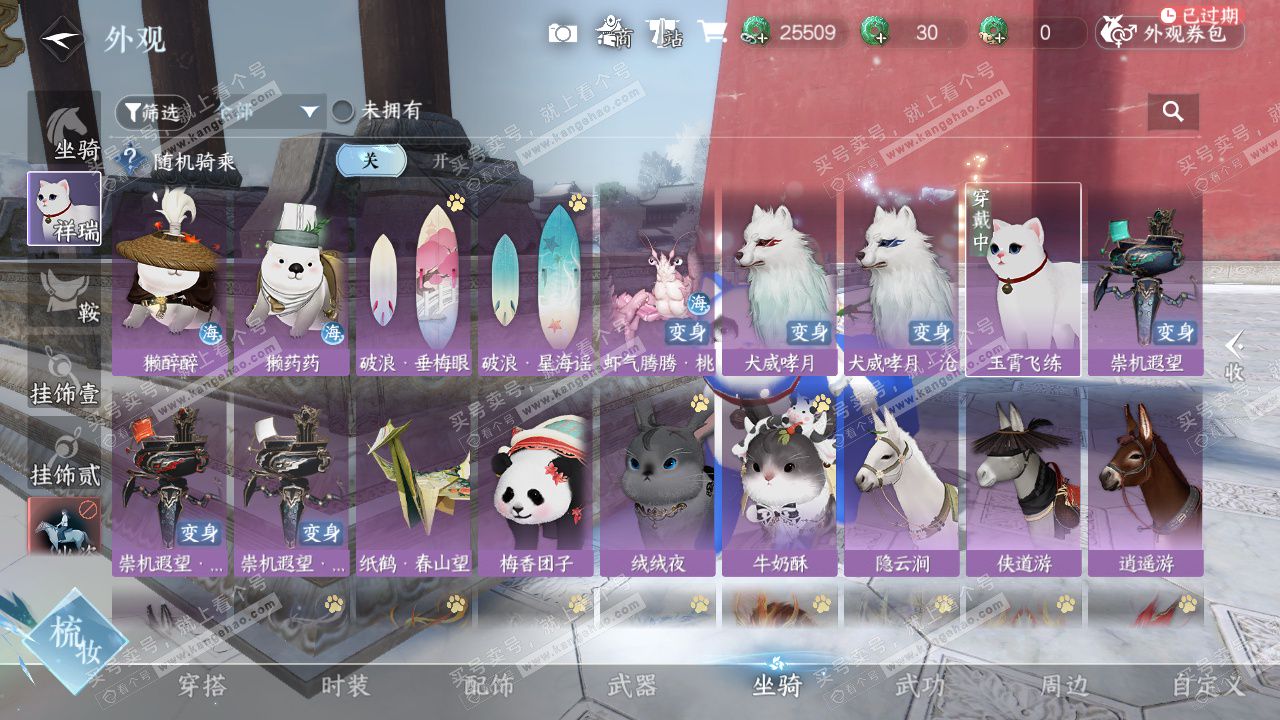The height and width of the screenshot is (720, 1280).
Task: Select the 祥瑞 category with cat icon
Action: coord(64,208)
